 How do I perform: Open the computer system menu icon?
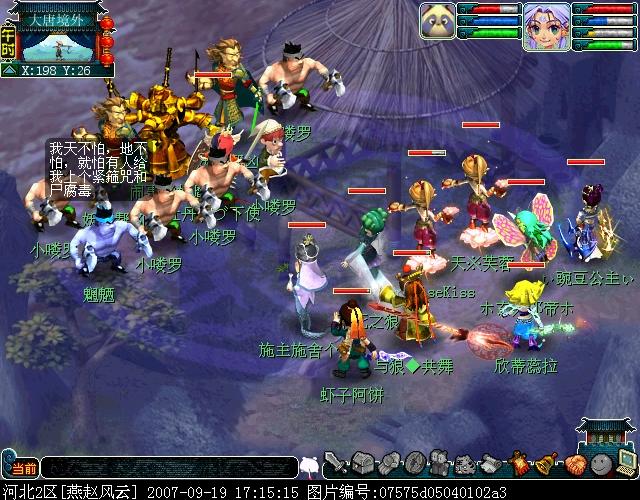pyautogui.click(x=626, y=462)
